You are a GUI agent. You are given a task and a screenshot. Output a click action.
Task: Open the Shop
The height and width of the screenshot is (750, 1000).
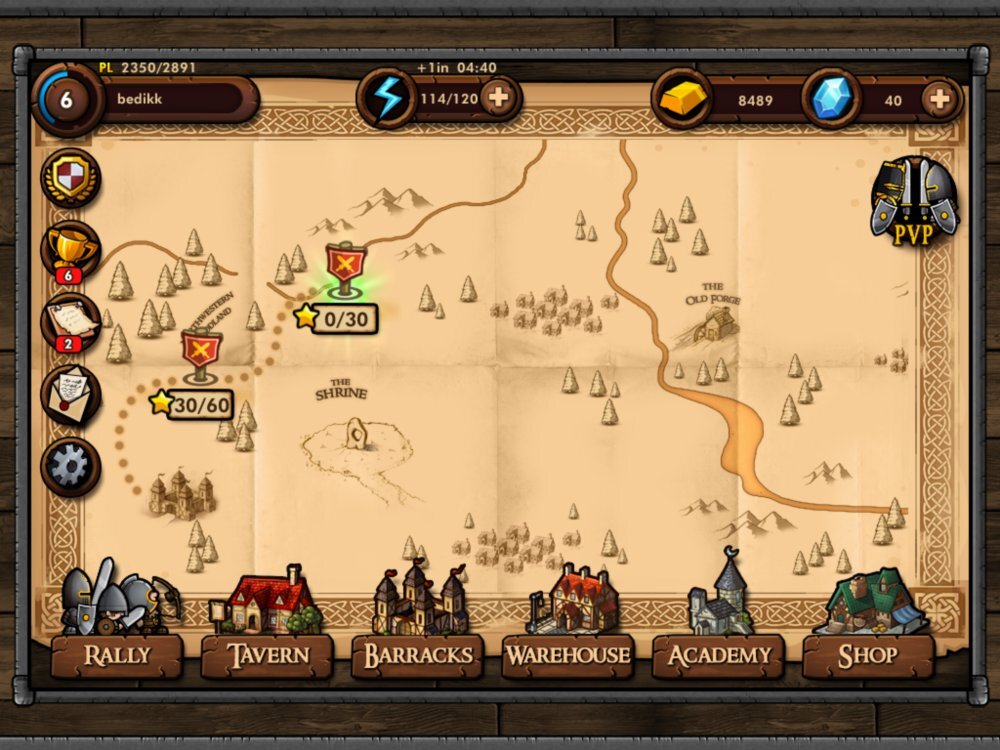pyautogui.click(x=867, y=655)
